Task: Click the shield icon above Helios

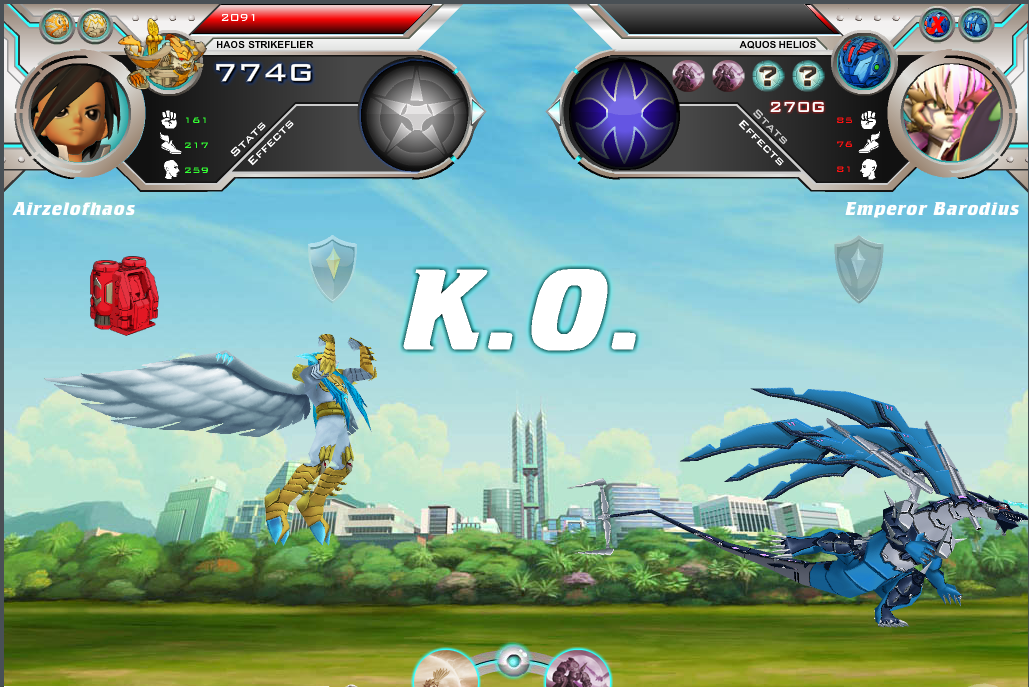Action: (x=858, y=267)
